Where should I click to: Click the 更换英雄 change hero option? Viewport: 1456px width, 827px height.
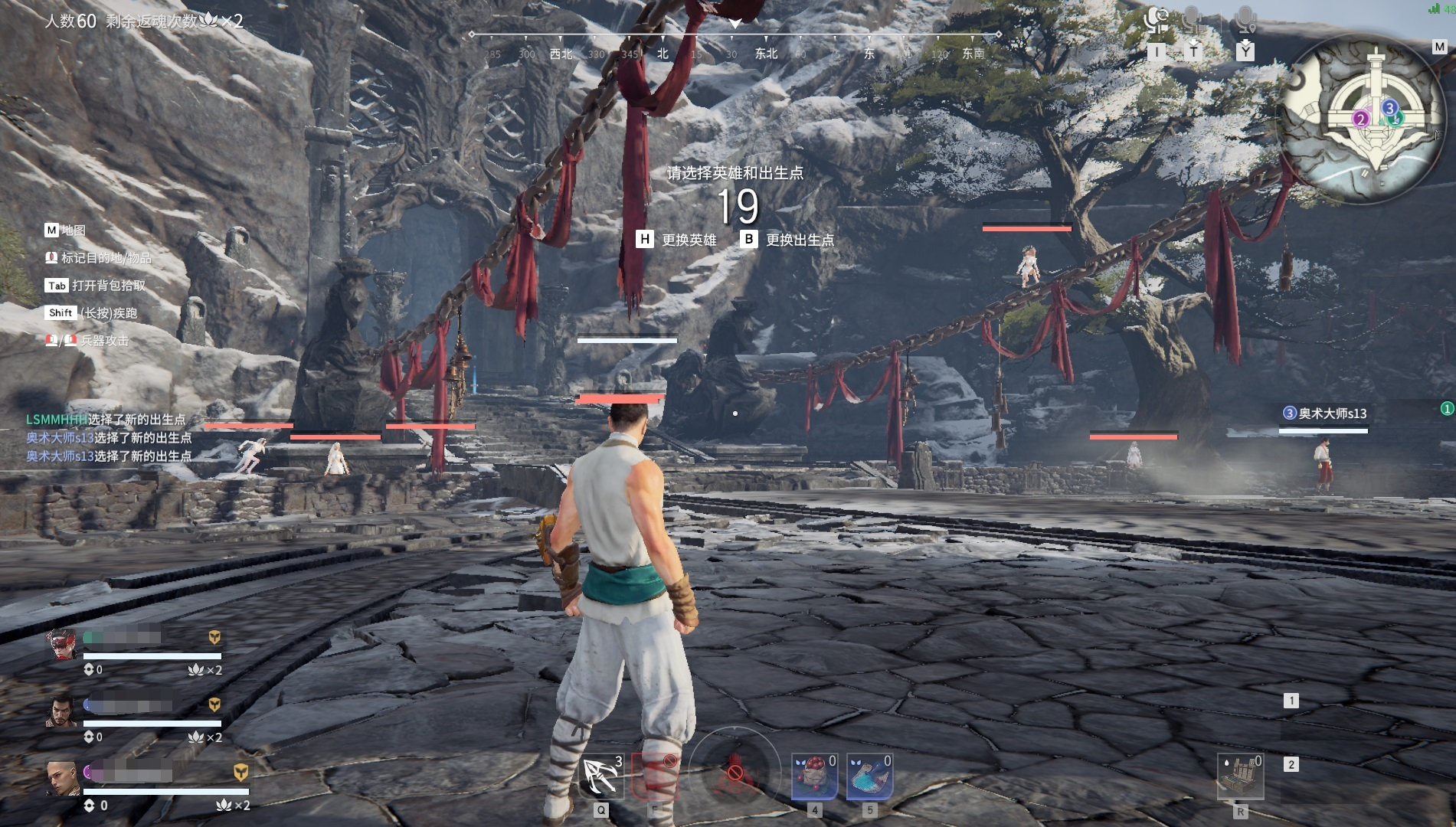(677, 240)
